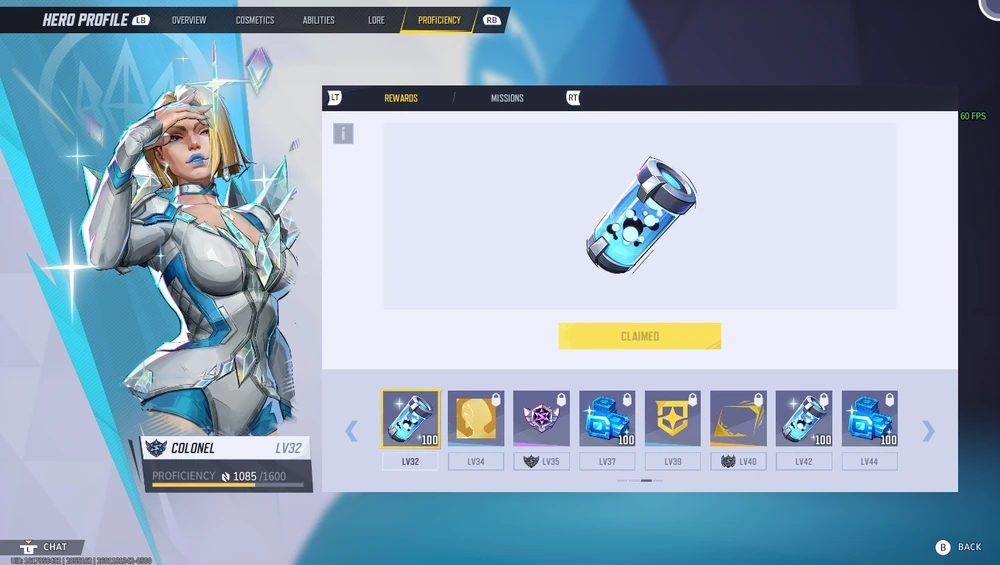The height and width of the screenshot is (565, 1000).
Task: Select the Proficiency tab
Action: pyautogui.click(x=439, y=20)
